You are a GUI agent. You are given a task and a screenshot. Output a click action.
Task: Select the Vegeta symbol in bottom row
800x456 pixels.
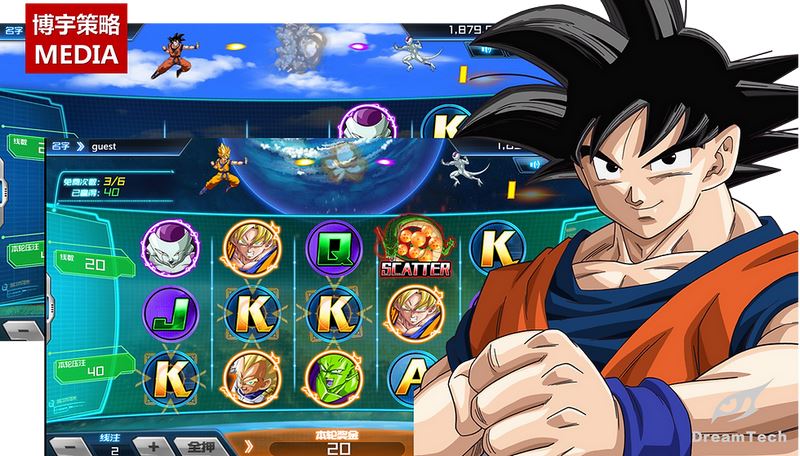(x=247, y=375)
